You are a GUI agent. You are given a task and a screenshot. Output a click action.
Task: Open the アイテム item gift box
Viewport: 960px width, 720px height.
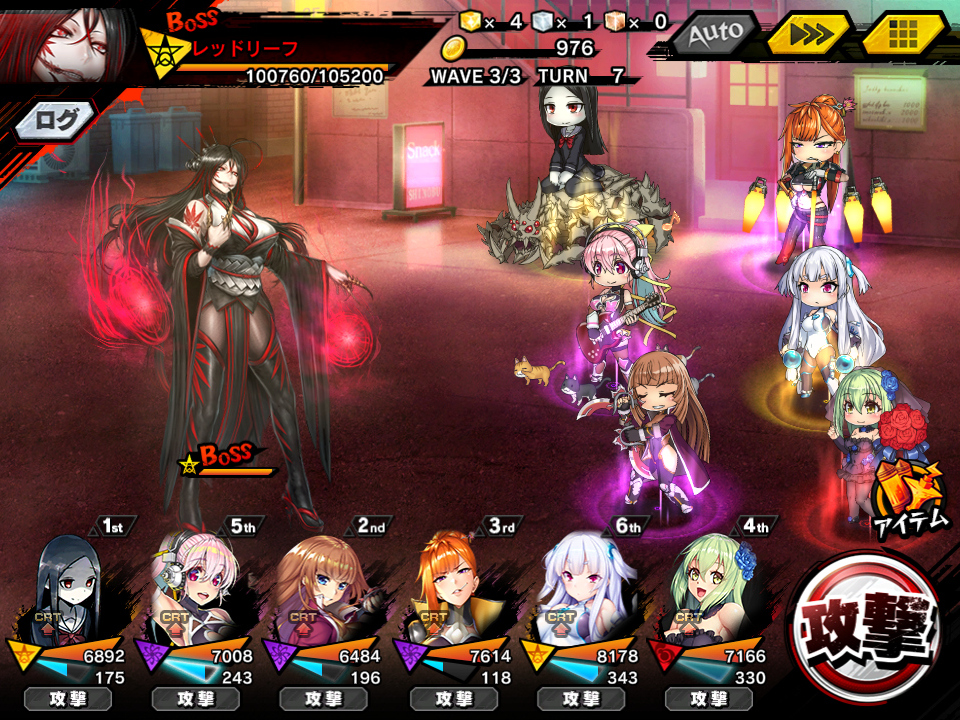pyautogui.click(x=908, y=495)
